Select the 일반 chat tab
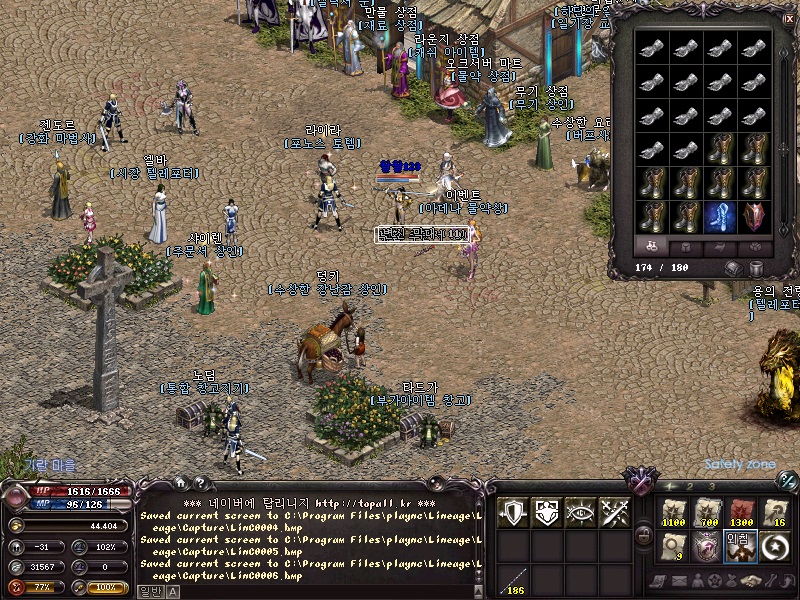This screenshot has height=600, width=800. pos(148,591)
